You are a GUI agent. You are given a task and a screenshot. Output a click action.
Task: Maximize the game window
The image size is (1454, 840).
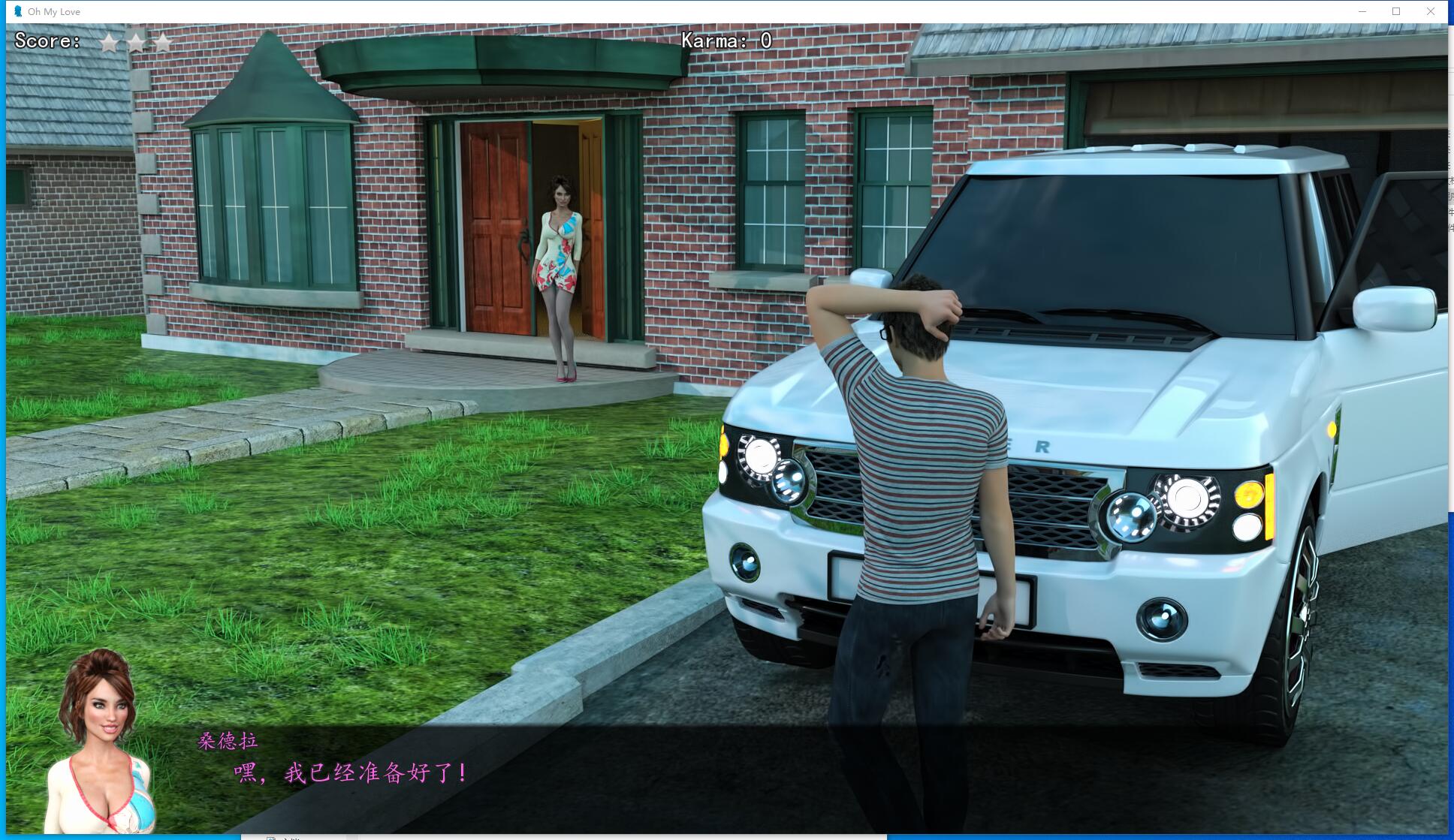point(1395,11)
